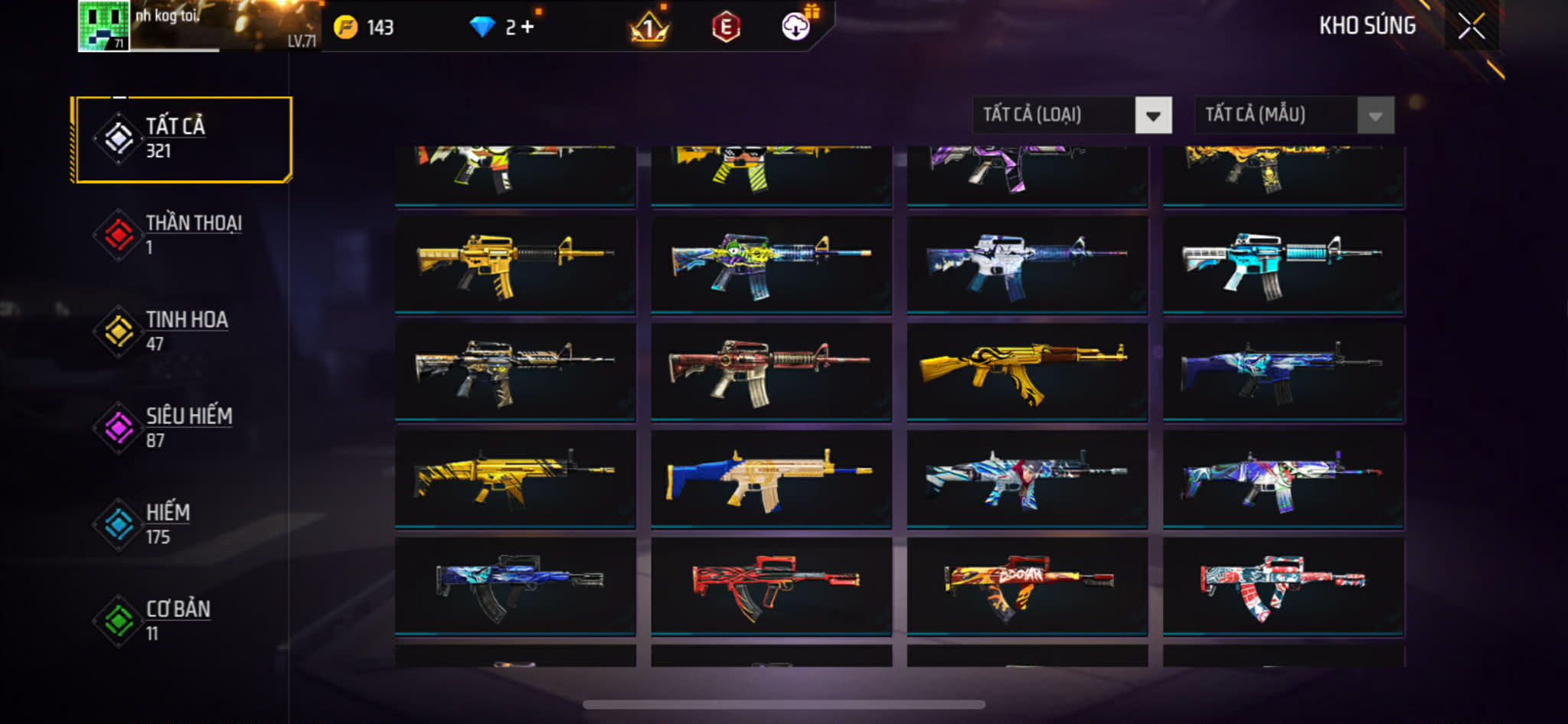Open the gold rank badge icon
This screenshot has height=724, width=1568.
648,28
